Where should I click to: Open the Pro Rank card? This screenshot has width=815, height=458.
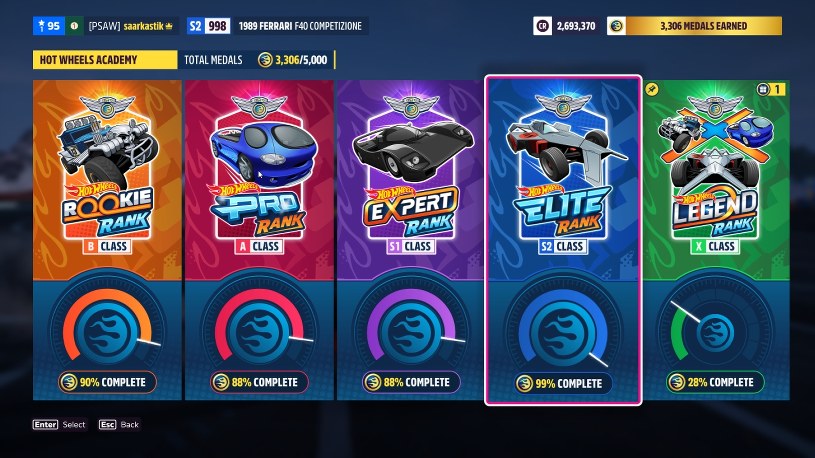(x=258, y=240)
